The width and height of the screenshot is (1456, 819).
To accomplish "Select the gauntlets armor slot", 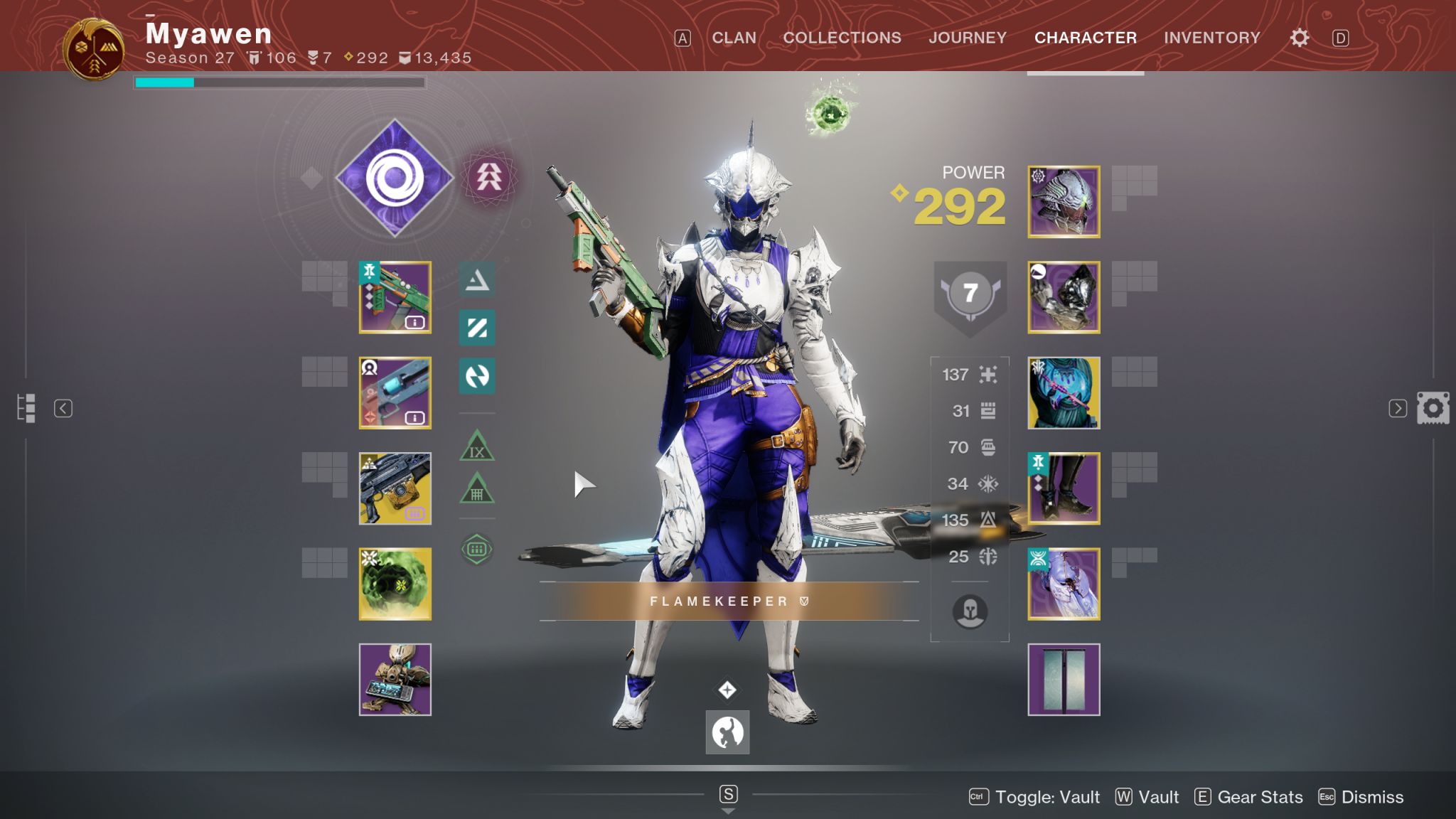I will coord(1064,297).
